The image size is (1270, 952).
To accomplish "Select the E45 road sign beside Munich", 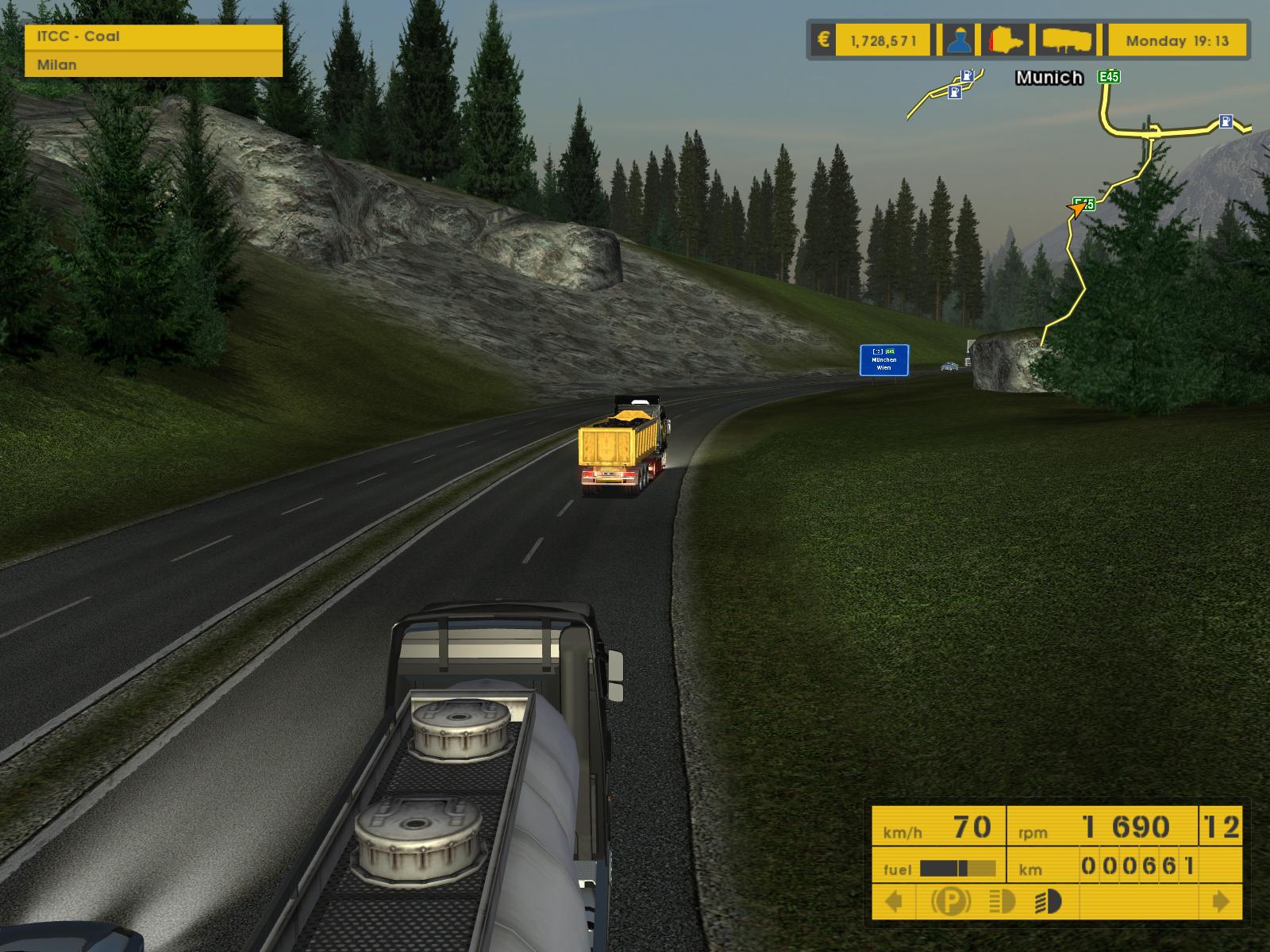I will [x=1108, y=77].
